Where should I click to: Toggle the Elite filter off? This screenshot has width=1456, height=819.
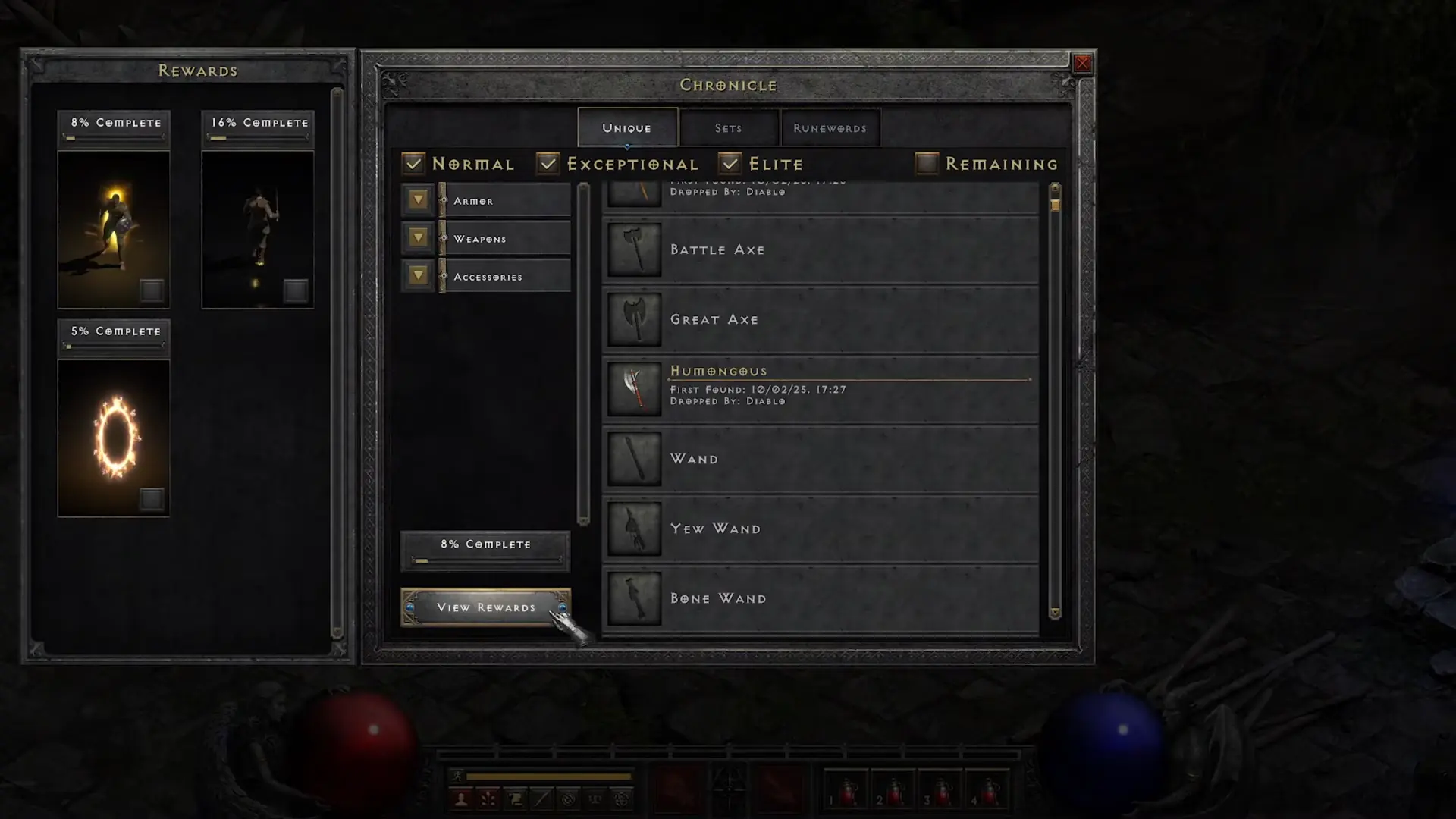(x=730, y=162)
